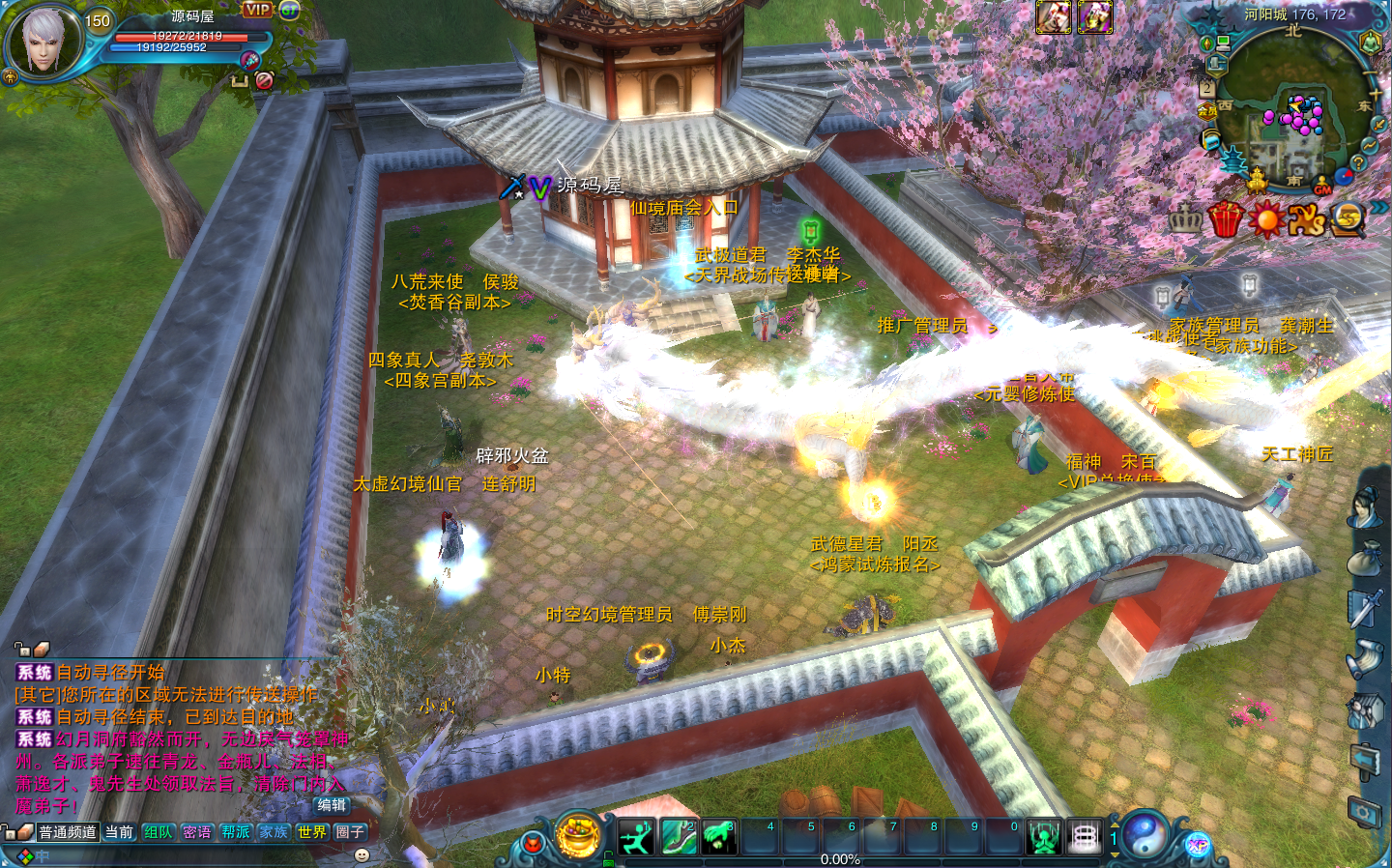Select the 组队 (Team) chat tab
This screenshot has height=868, width=1392.
pyautogui.click(x=158, y=832)
